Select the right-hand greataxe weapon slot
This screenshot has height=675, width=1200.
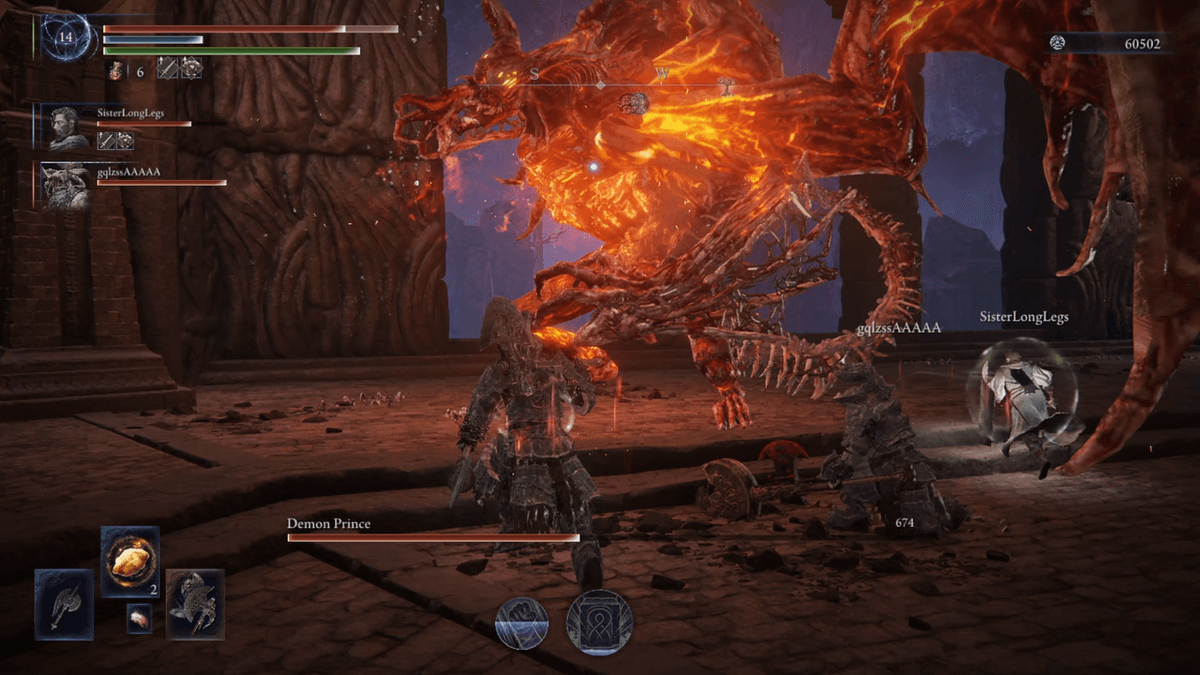pyautogui.click(x=195, y=604)
